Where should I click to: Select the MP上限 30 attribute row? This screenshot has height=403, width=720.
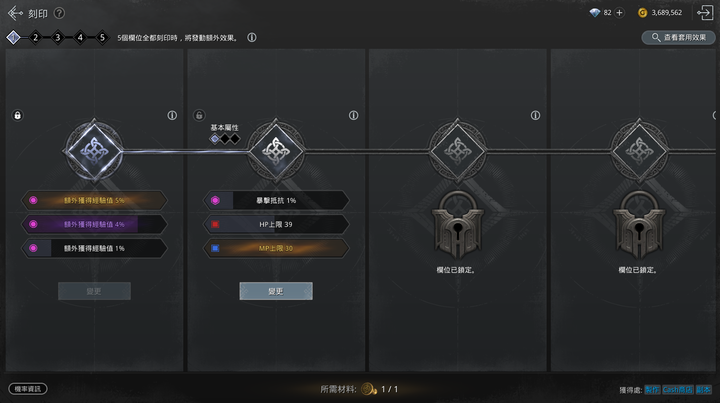(x=276, y=247)
